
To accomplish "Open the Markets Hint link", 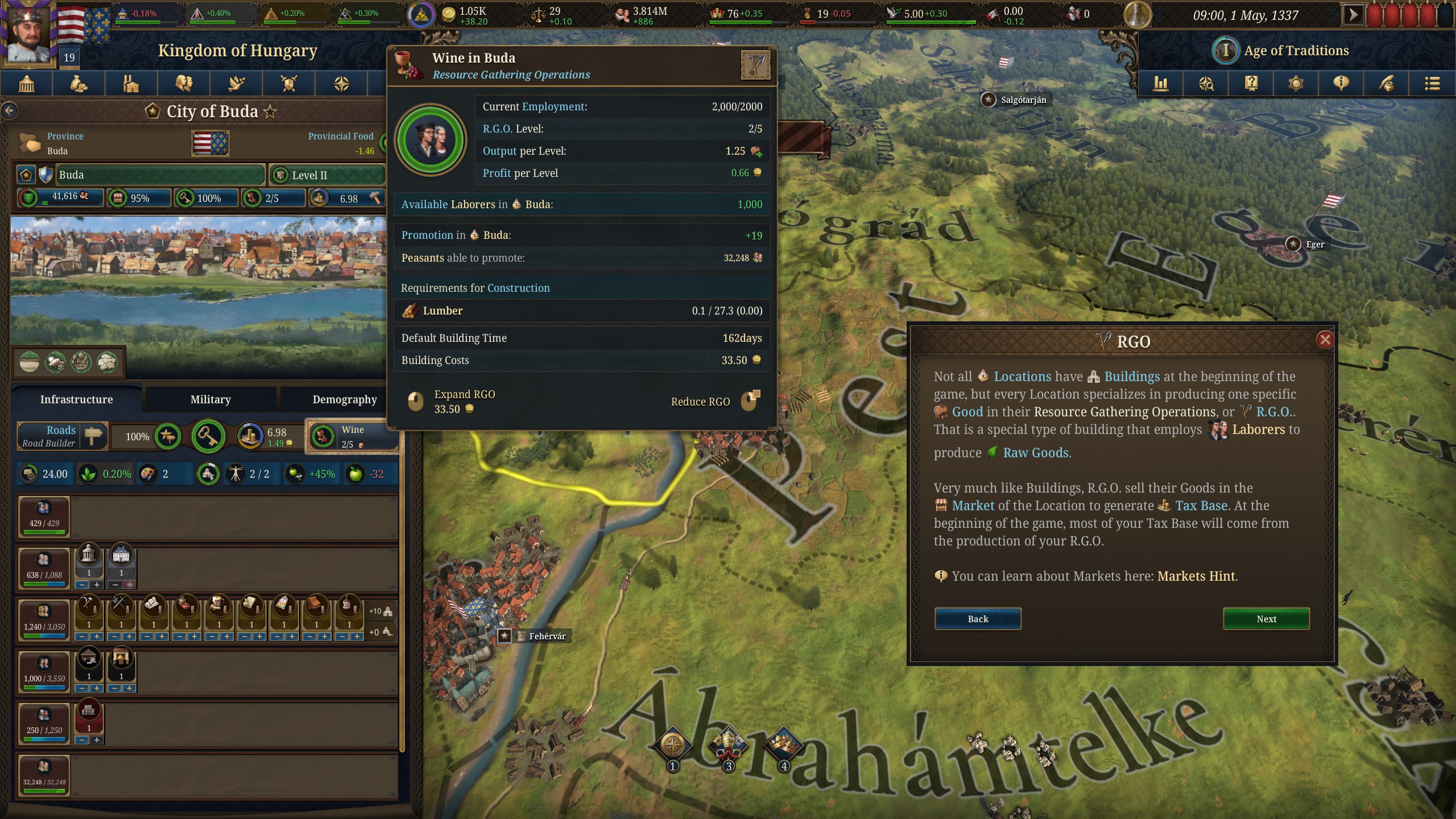I will coord(1196,576).
